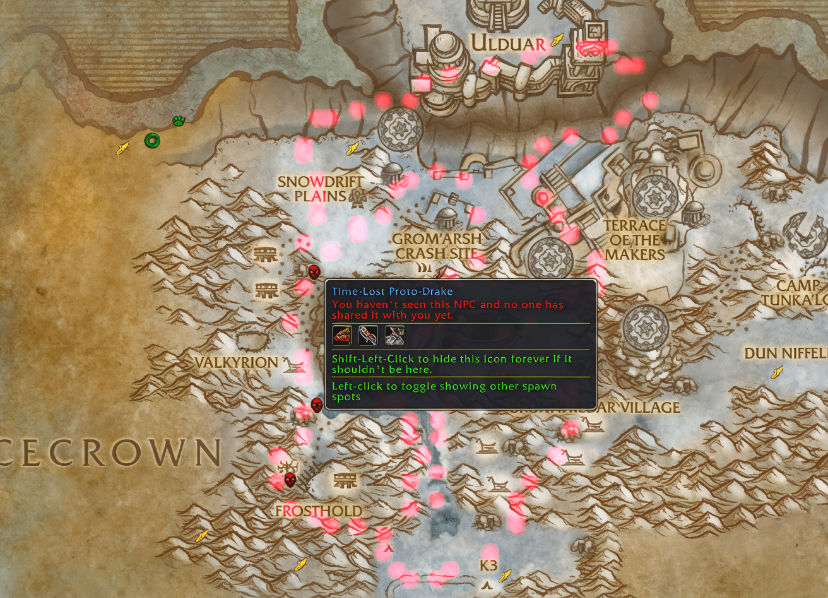Choose the yellow flight marker beside Ulduar
Viewport: 828px width, 598px height.
557,40
